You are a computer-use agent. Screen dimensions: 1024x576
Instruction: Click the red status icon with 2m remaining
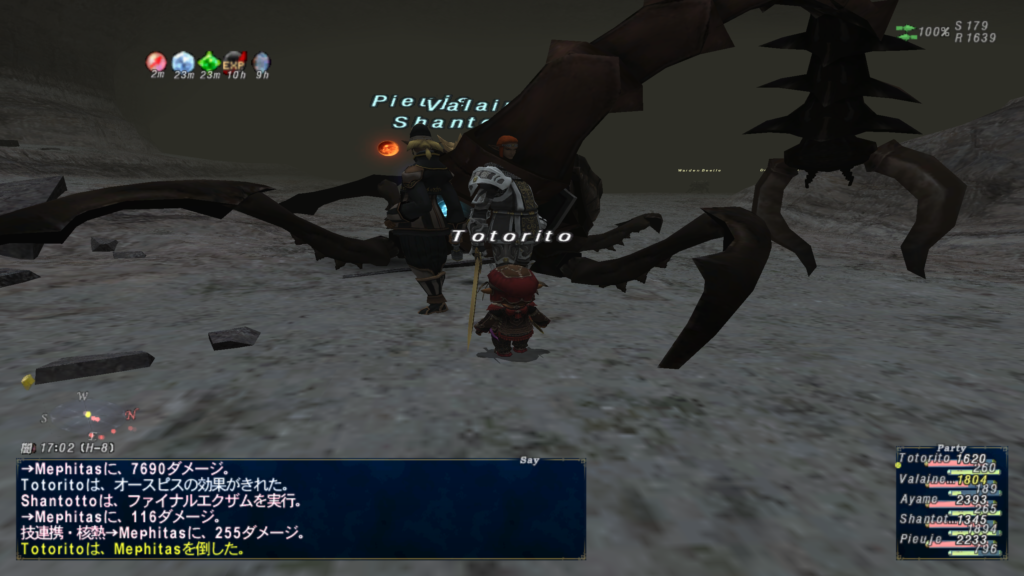(x=157, y=62)
